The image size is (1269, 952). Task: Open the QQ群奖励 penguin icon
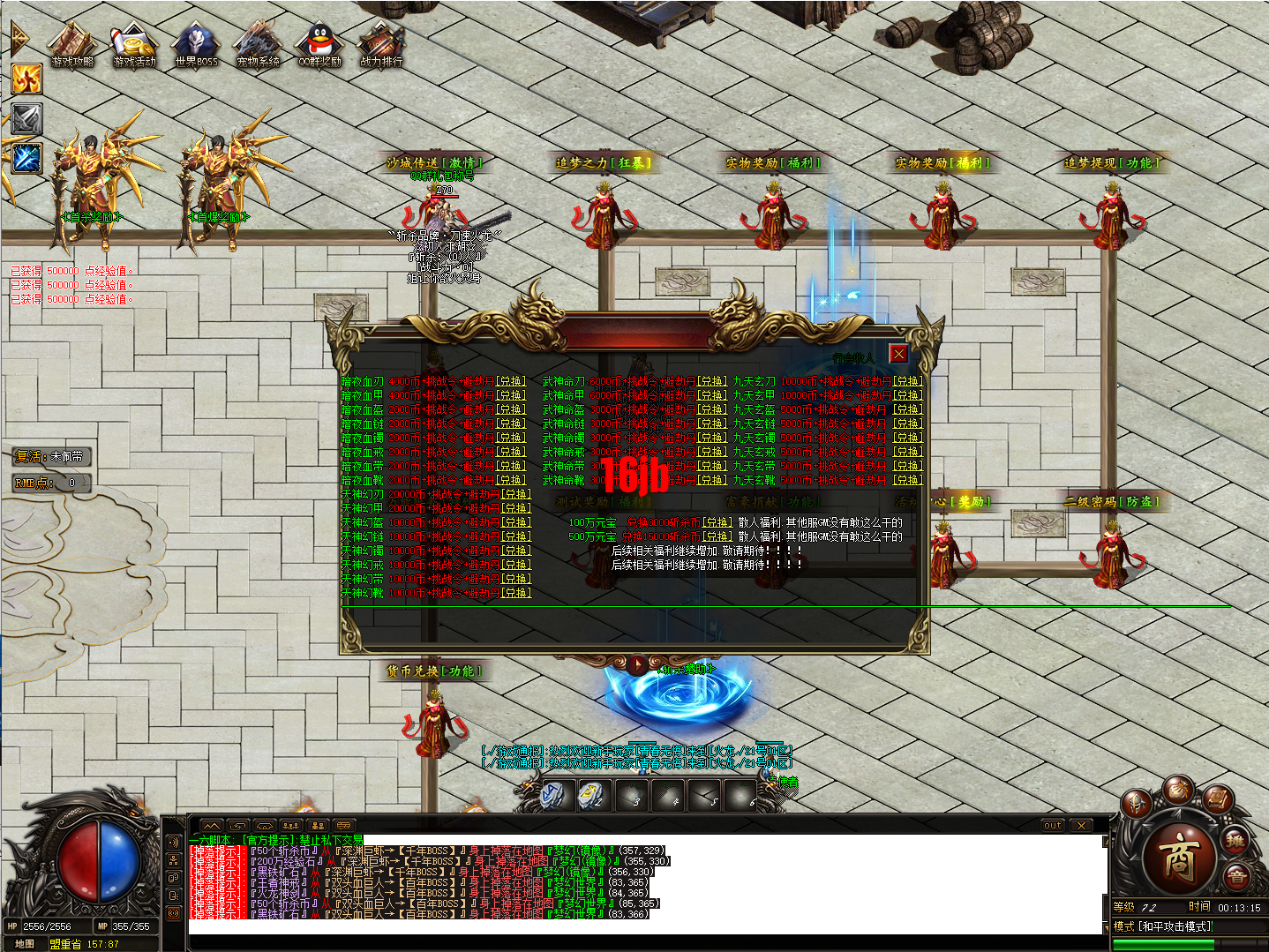(319, 44)
